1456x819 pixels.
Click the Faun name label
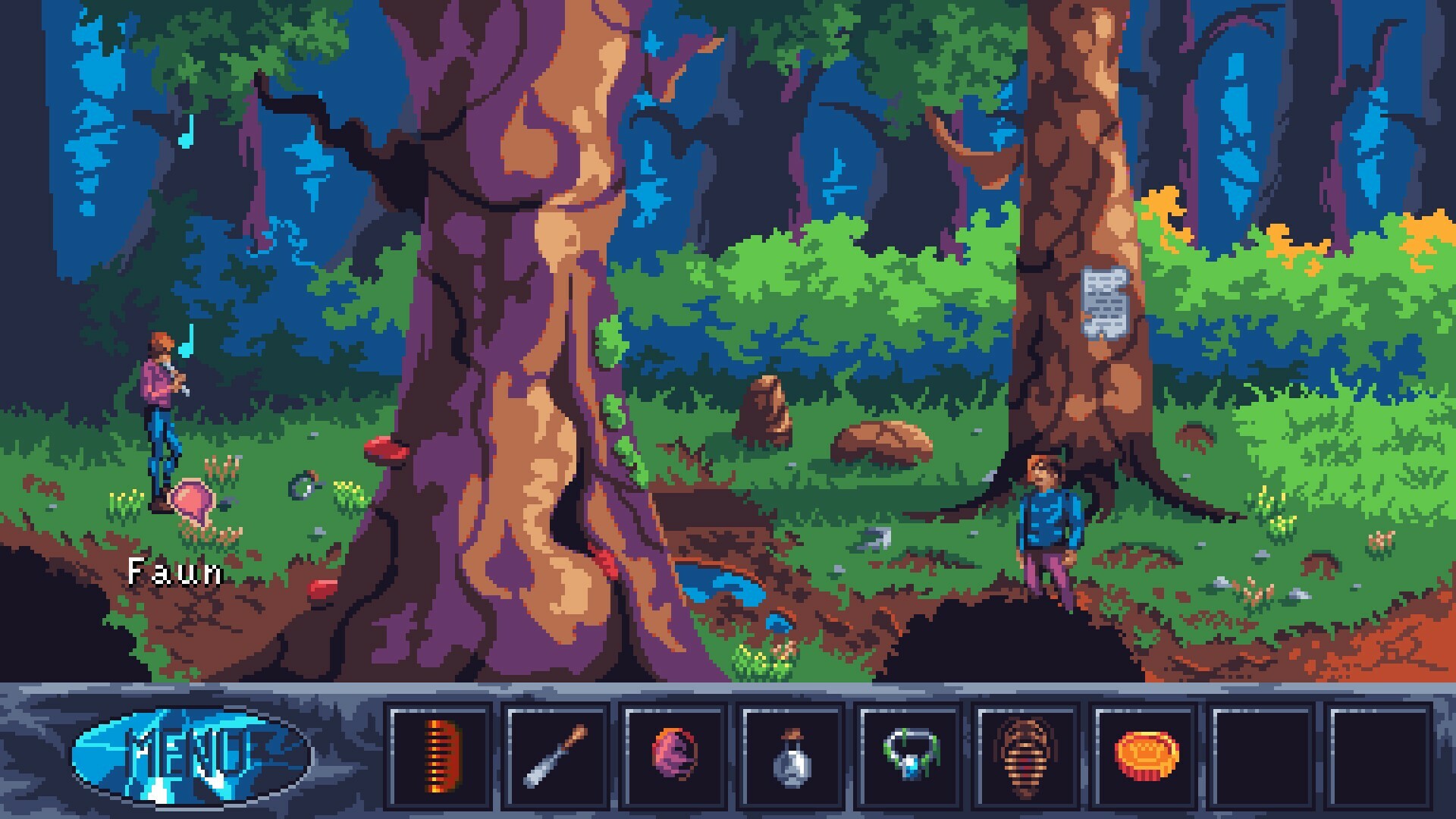pos(173,574)
